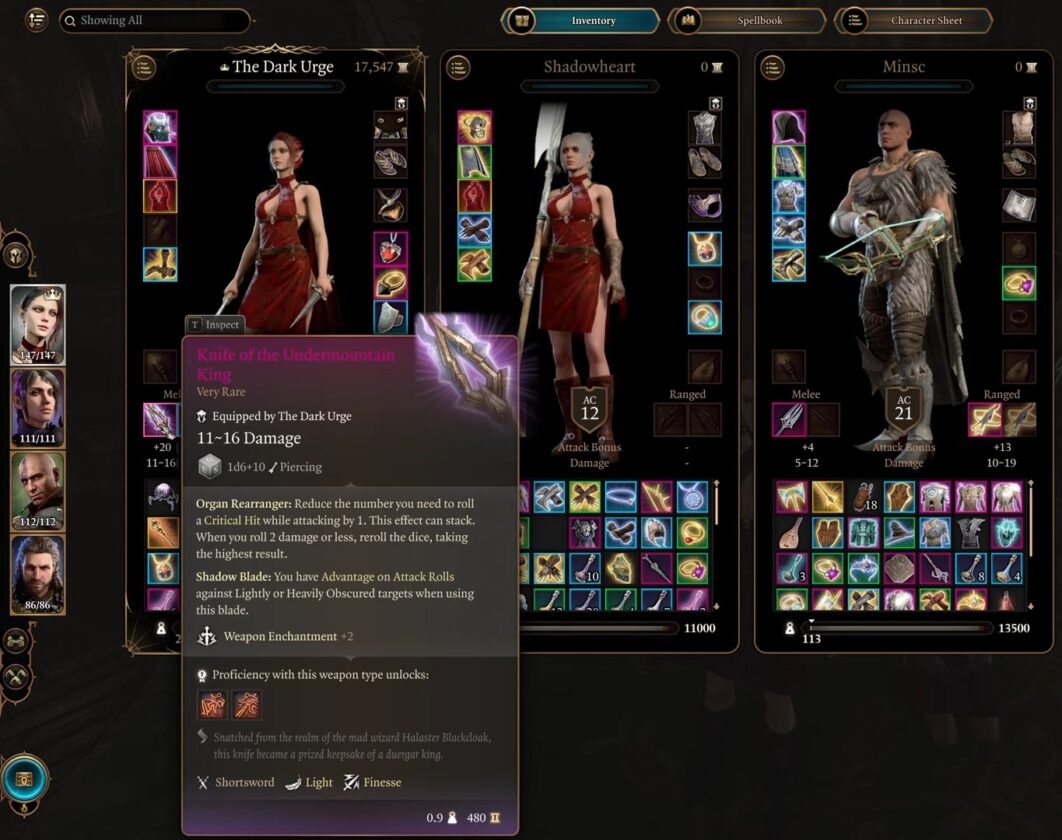Select Minsc's purple-gem ring equipment slot

coord(1019,283)
